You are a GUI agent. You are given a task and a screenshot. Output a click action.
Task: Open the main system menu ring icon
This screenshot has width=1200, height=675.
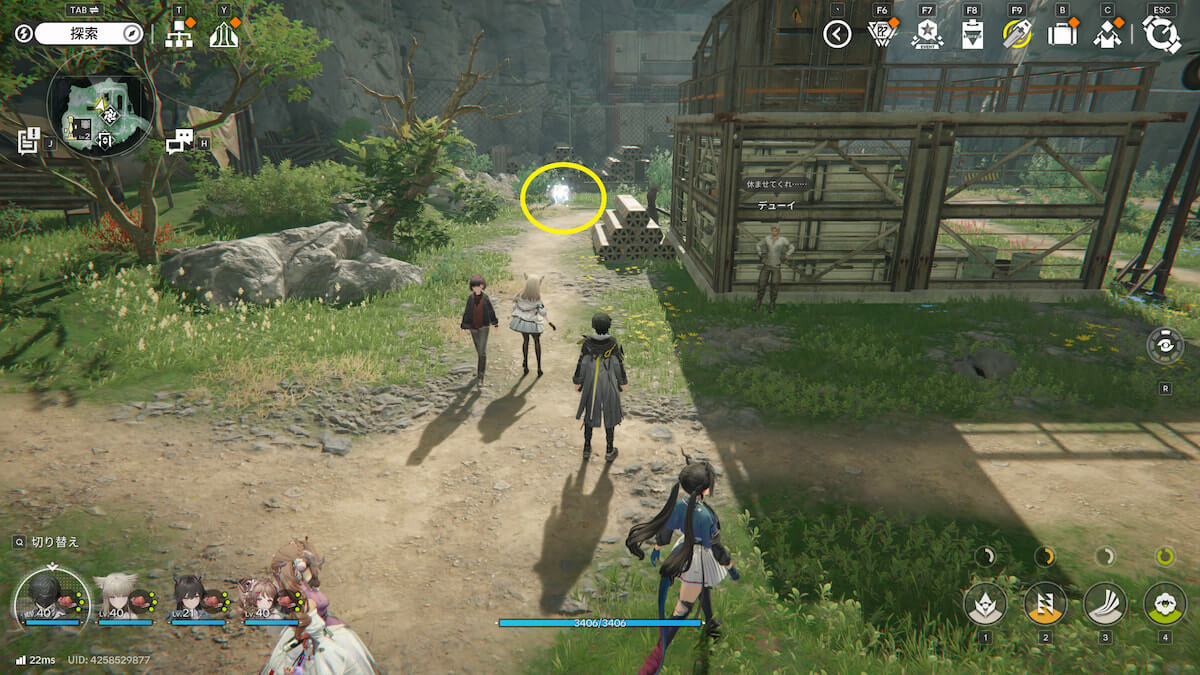(1161, 35)
